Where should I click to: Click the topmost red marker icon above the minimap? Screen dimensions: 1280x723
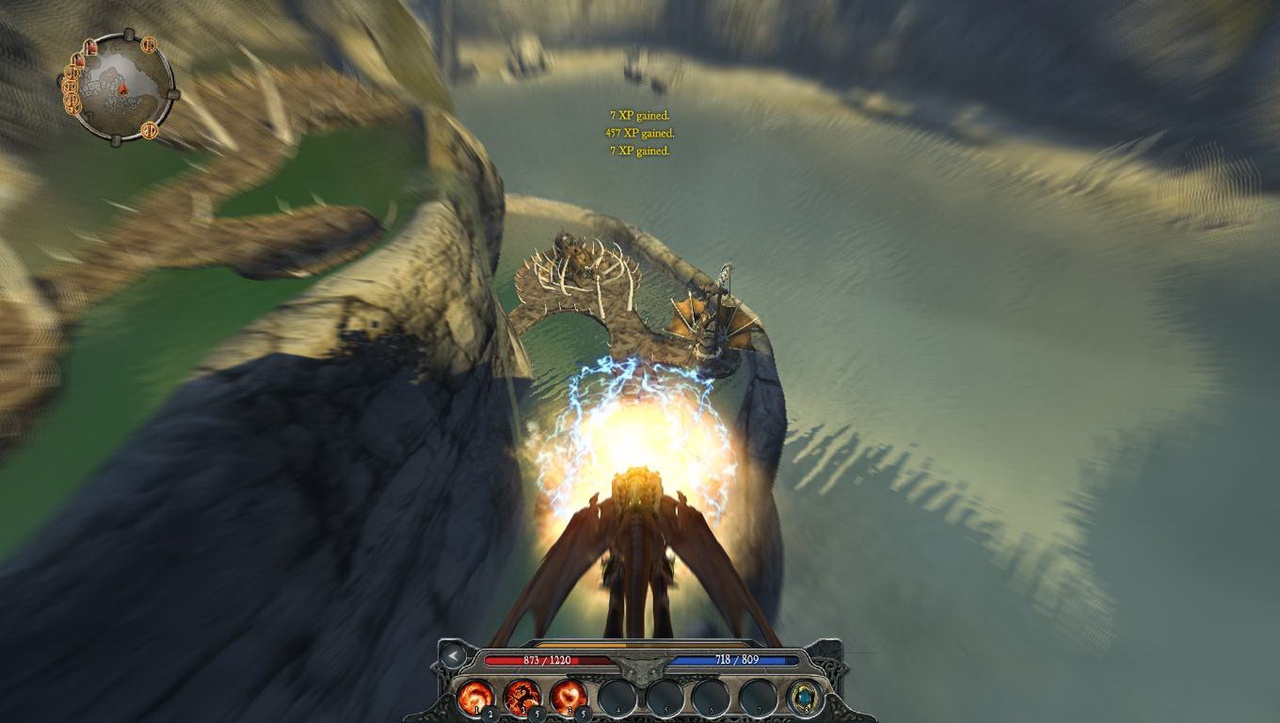pos(90,47)
